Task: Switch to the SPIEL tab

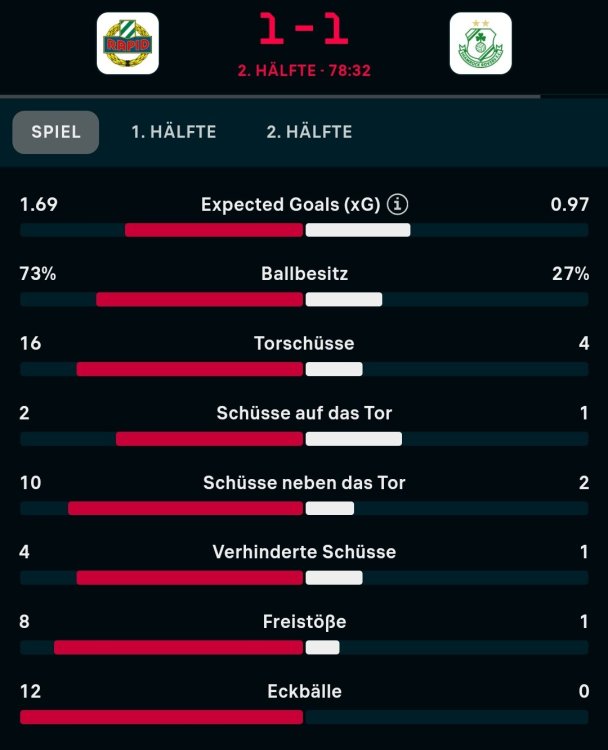Action: pyautogui.click(x=56, y=132)
